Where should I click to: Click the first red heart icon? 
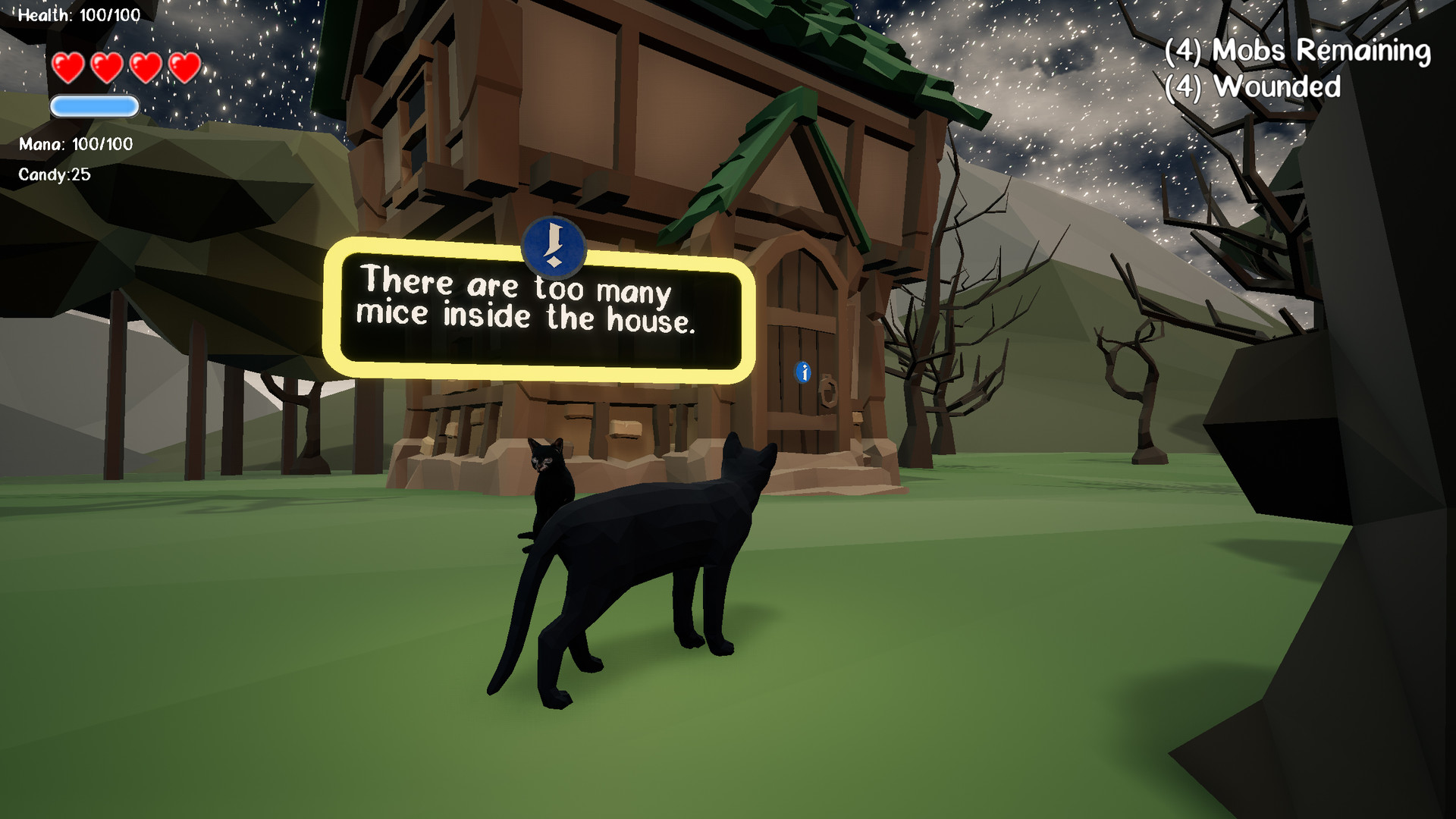[68, 66]
